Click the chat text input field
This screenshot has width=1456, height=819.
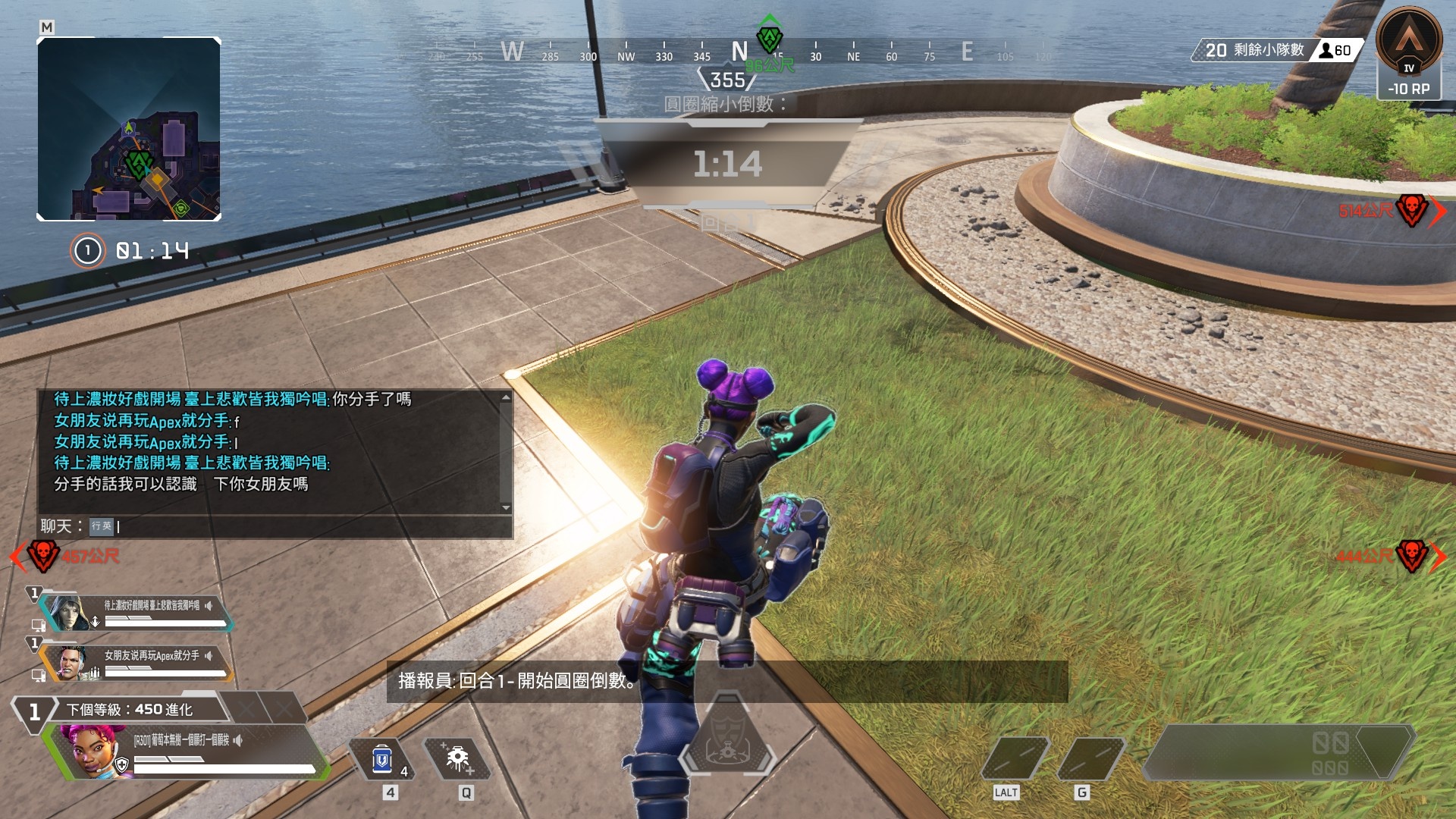coord(303,526)
